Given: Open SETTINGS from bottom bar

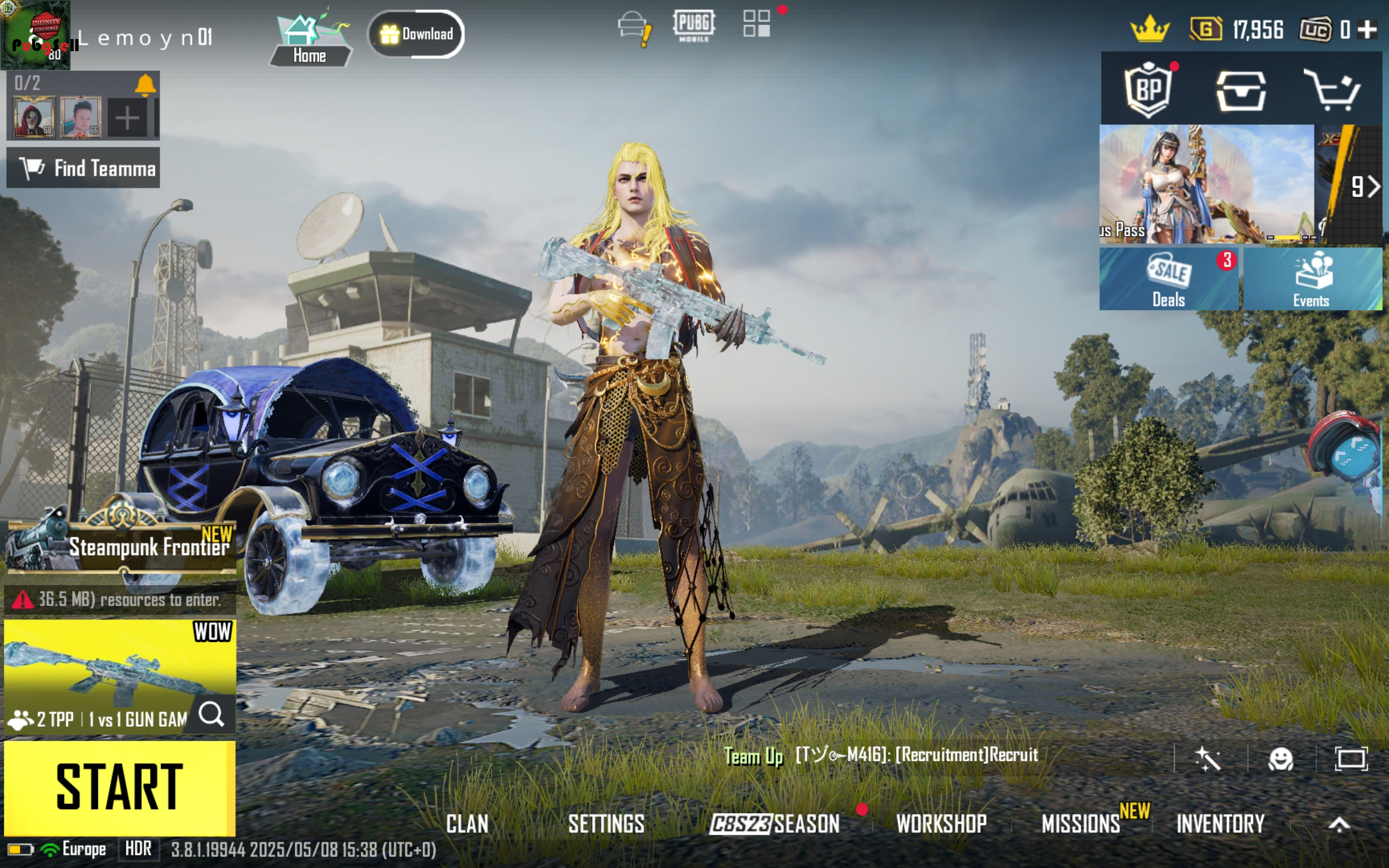Looking at the screenshot, I should click(606, 824).
